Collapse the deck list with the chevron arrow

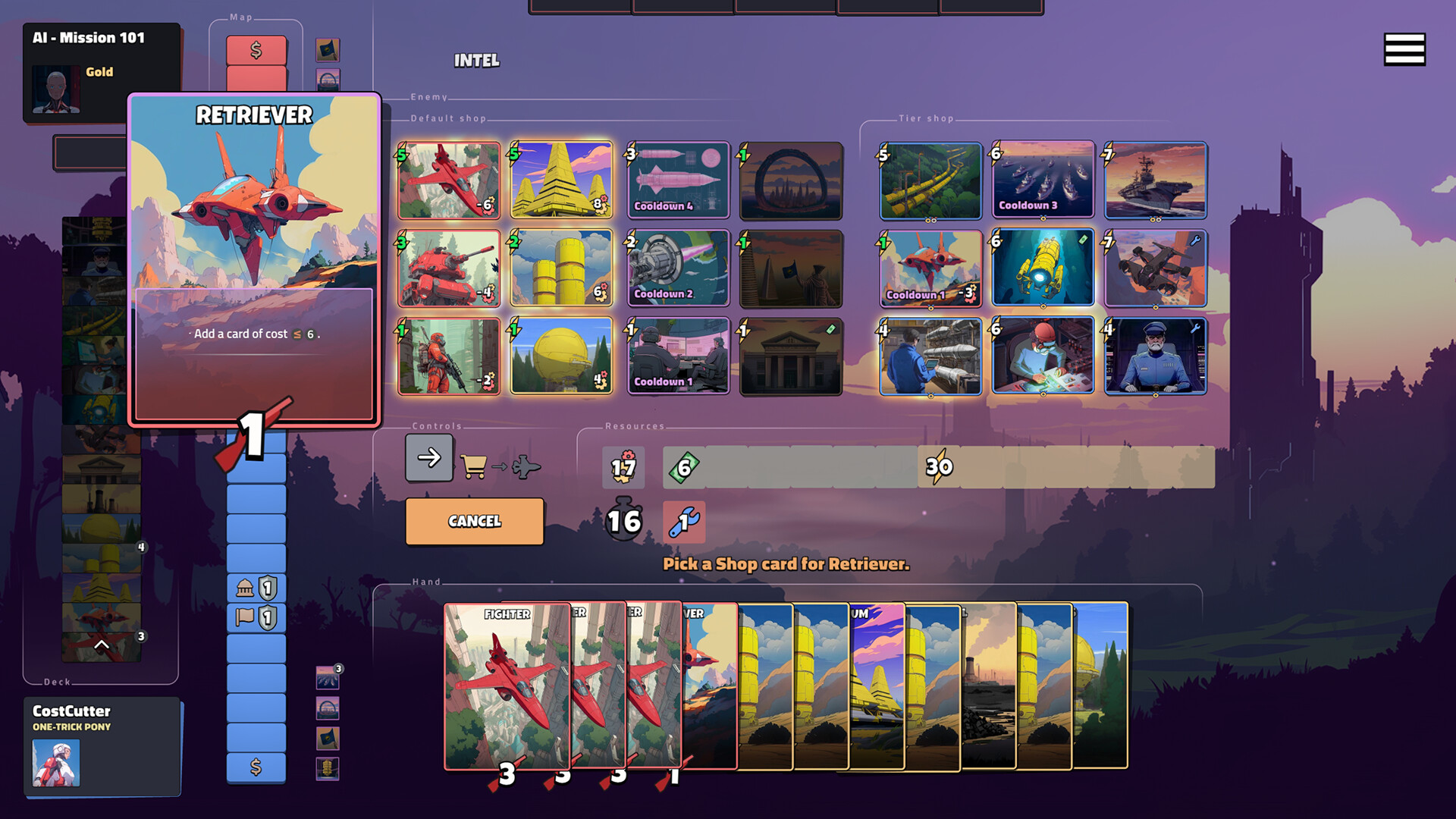pos(102,645)
